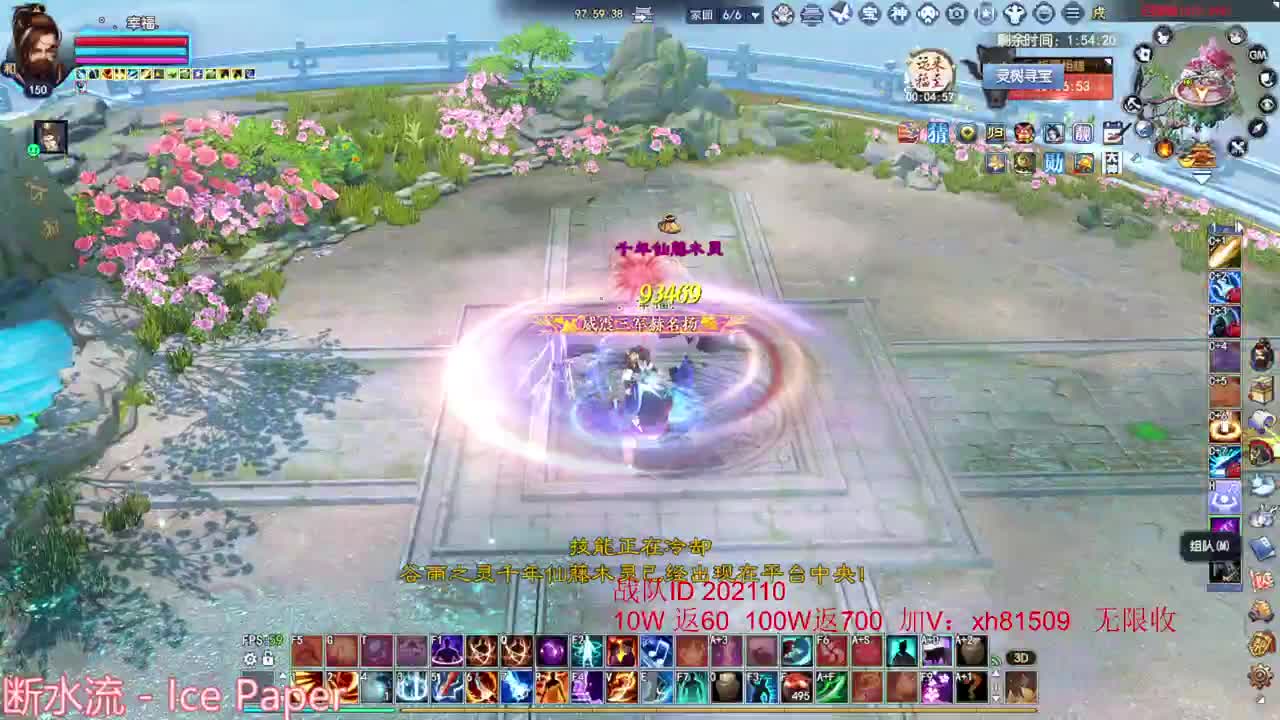Click the 大神 event icon below the minimap
1280x720 pixels.
coord(1111,163)
